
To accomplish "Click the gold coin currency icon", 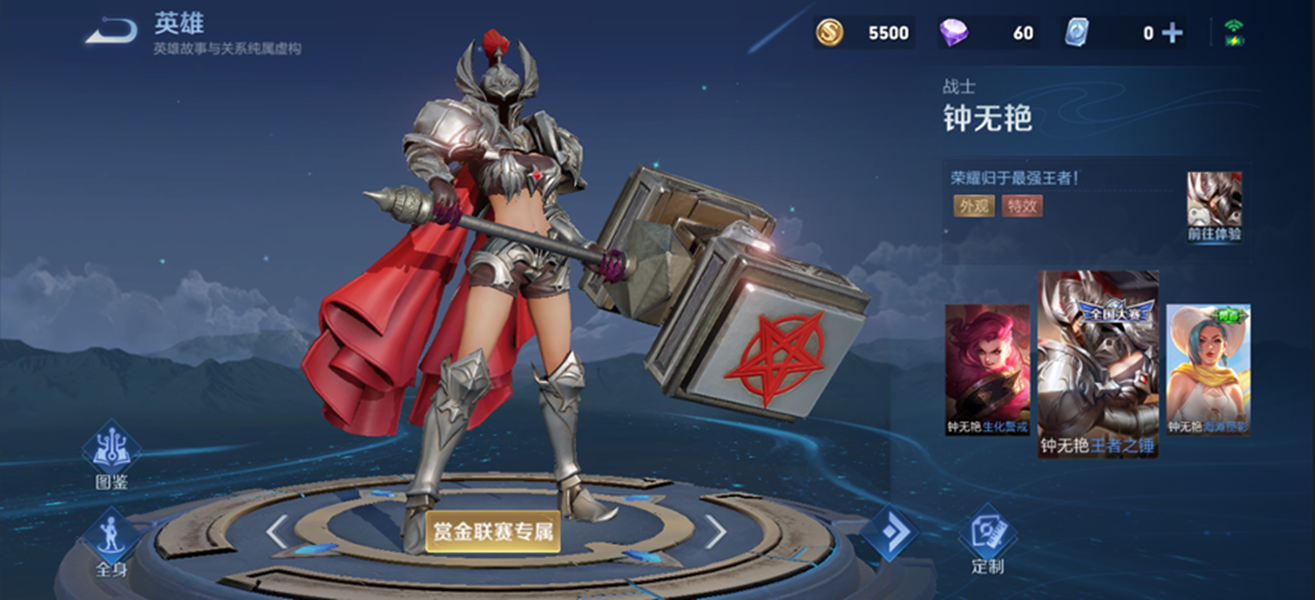I will 829,33.
